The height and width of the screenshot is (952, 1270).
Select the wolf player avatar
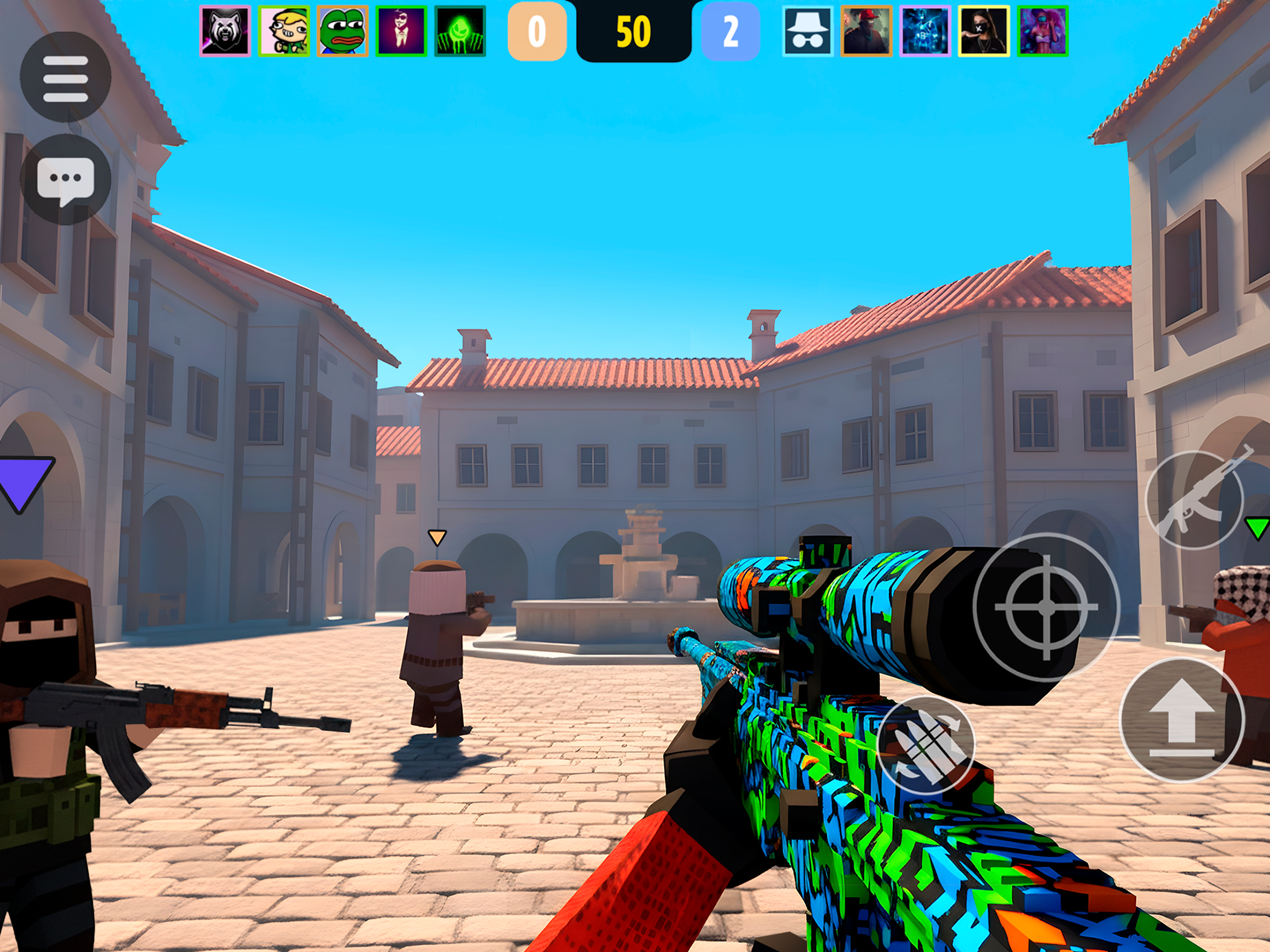(225, 31)
